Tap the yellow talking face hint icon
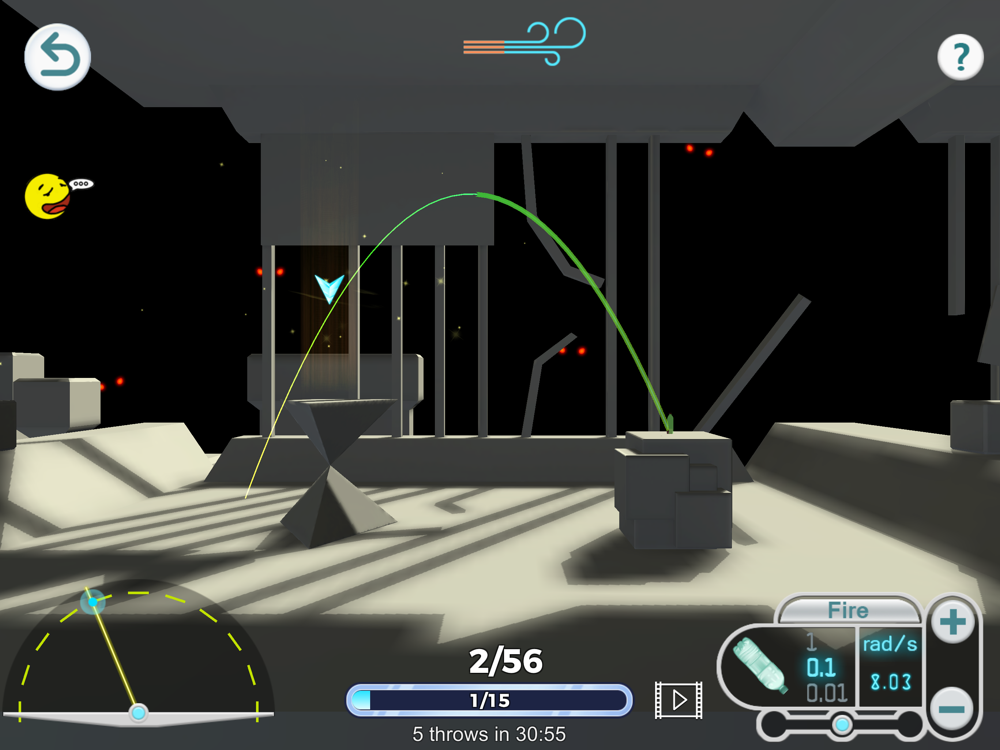 point(48,196)
